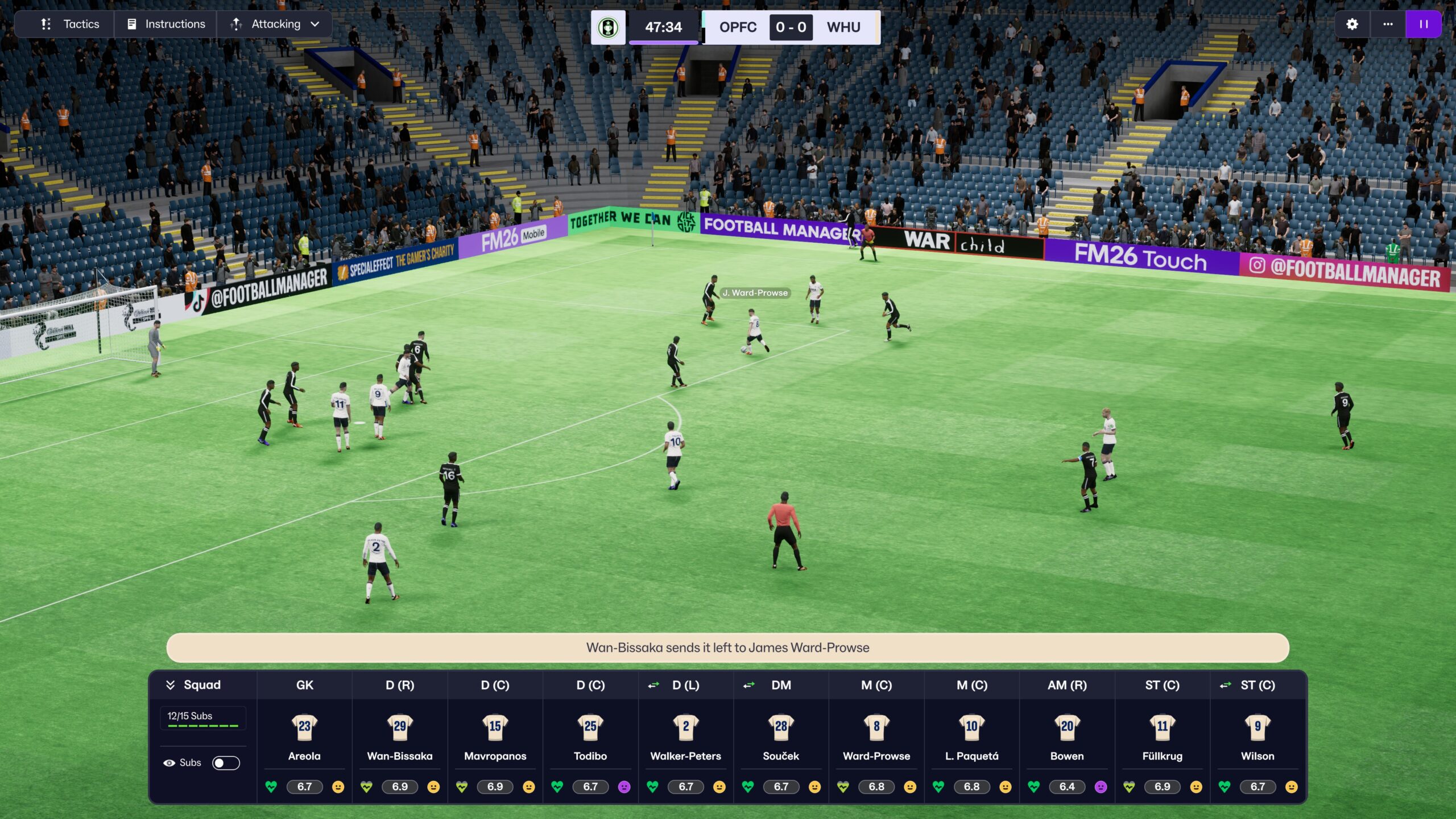Open the Tactics panel
The width and height of the screenshot is (1456, 819).
tap(69, 24)
